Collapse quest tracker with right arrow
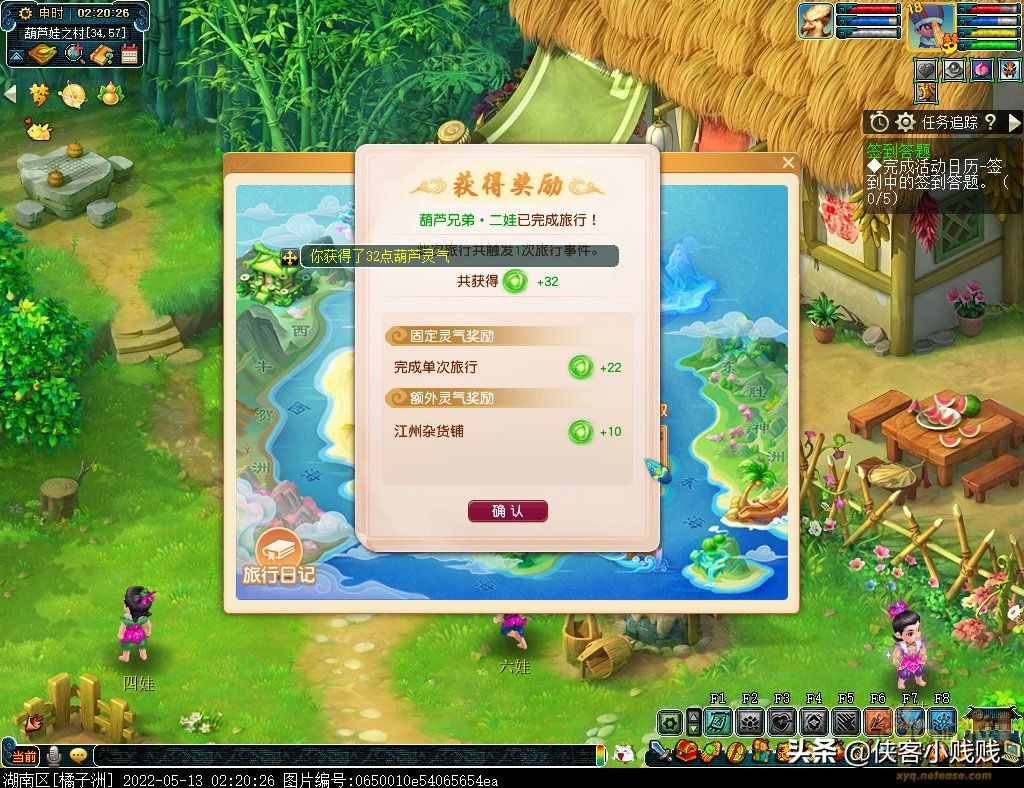Viewport: 1024px width, 788px height. pos(1015,122)
